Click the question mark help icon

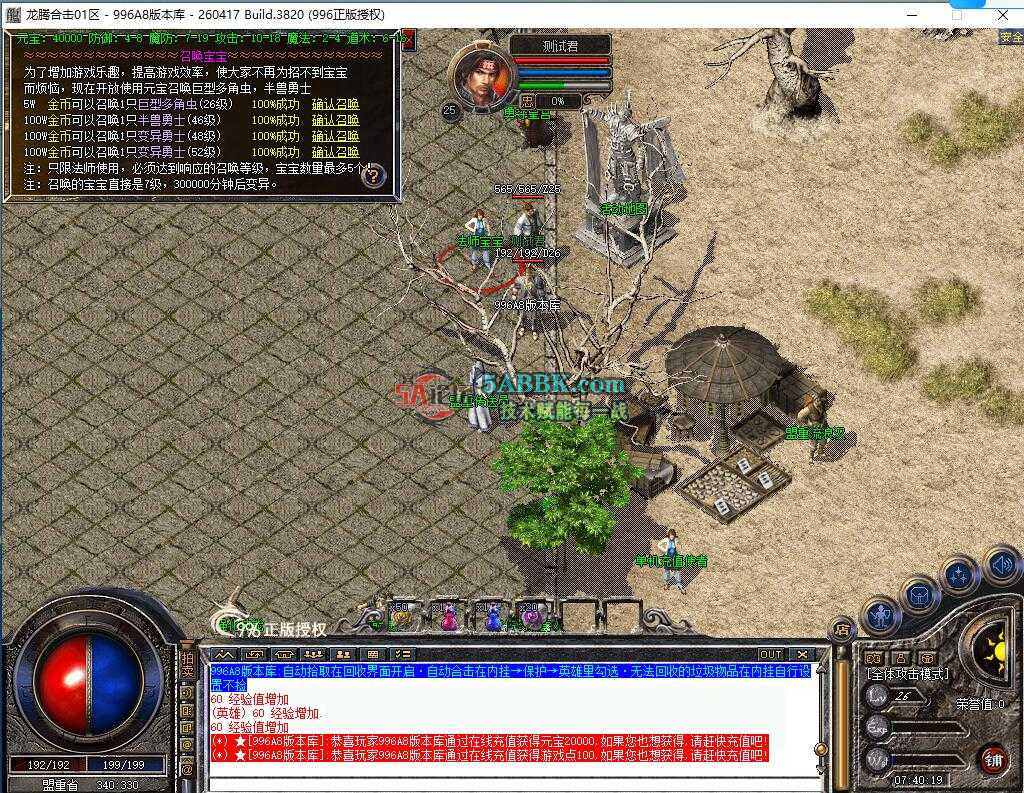[x=373, y=176]
